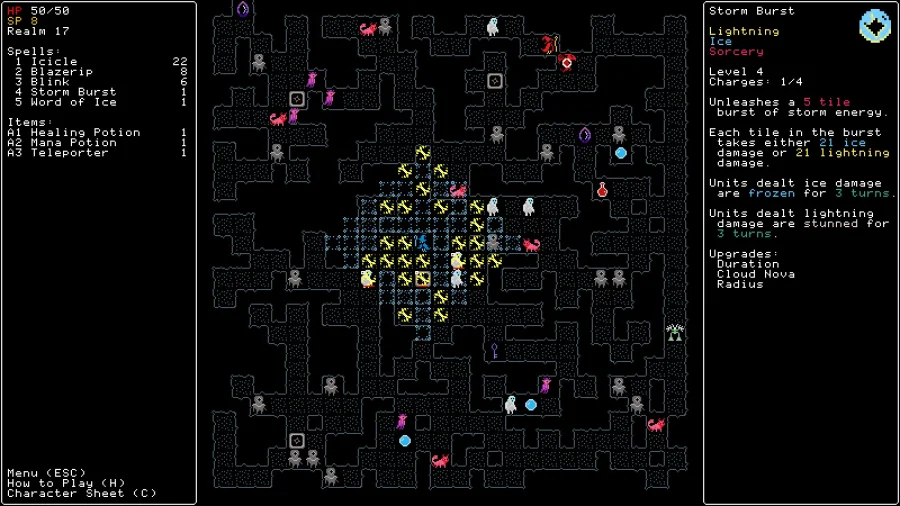900x506 pixels.
Task: Show the How to Play help
Action: pyautogui.click(x=62, y=483)
